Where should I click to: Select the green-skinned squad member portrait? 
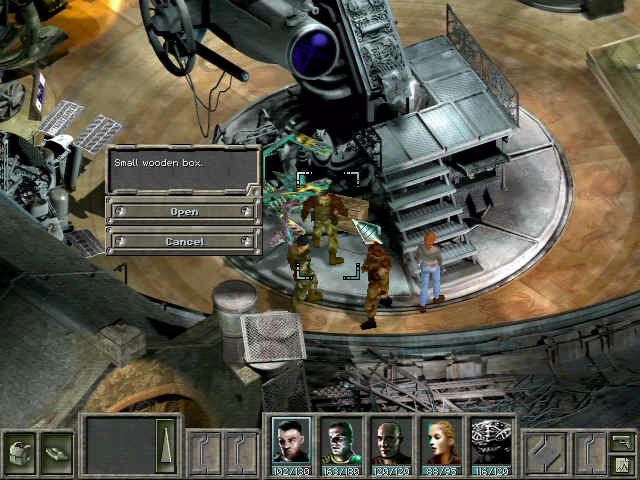point(341,440)
